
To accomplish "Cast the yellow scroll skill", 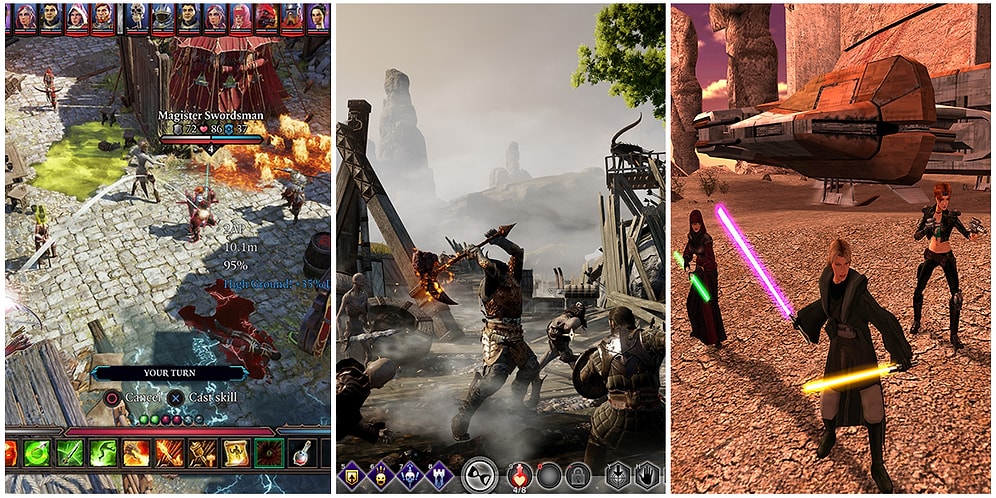I will [x=235, y=453].
